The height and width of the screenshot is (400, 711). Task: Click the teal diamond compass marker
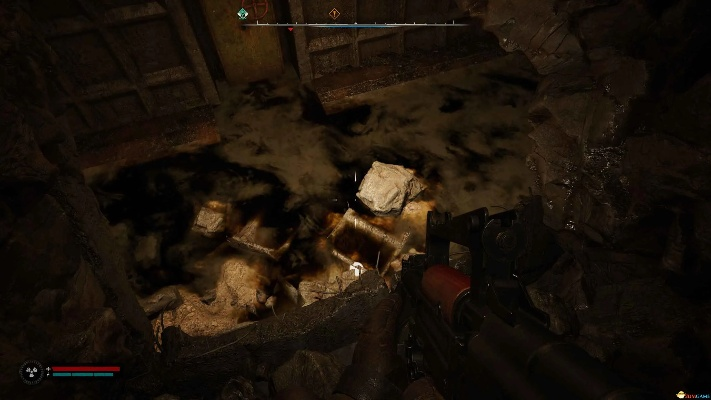point(243,13)
